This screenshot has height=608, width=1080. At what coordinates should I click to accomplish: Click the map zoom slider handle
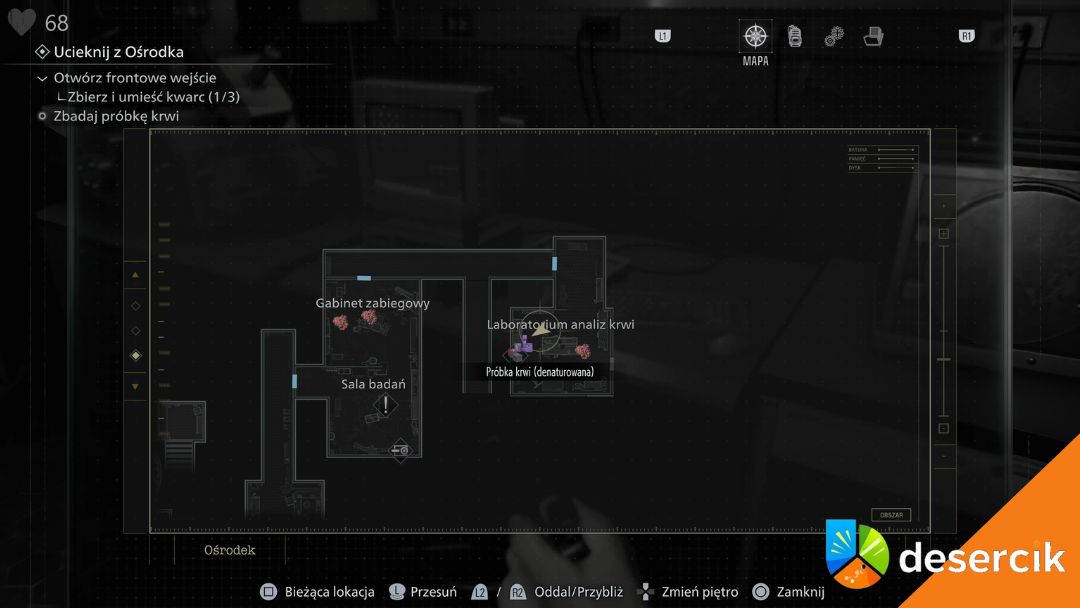pos(943,359)
